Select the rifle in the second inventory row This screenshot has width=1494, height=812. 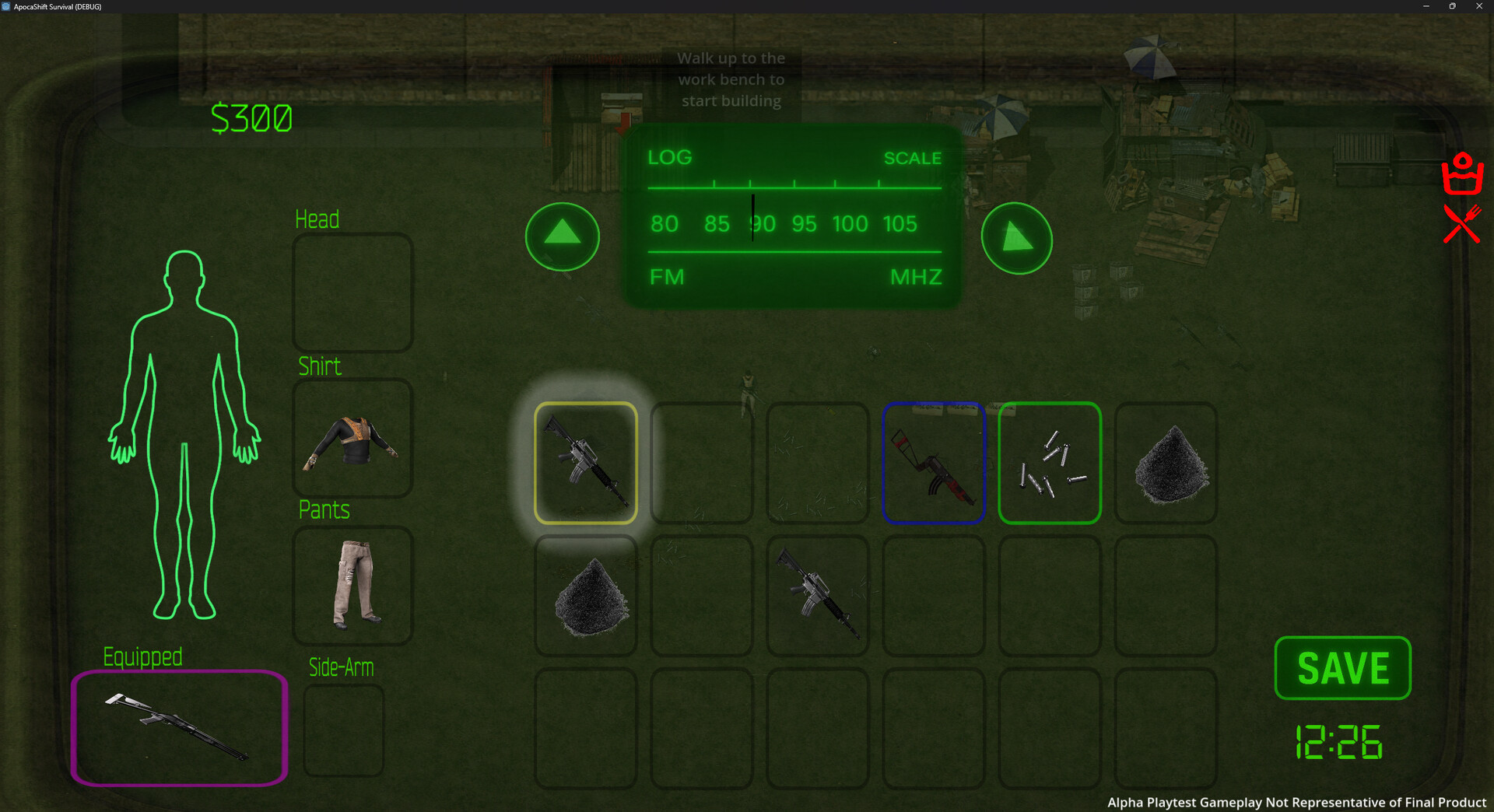click(817, 595)
